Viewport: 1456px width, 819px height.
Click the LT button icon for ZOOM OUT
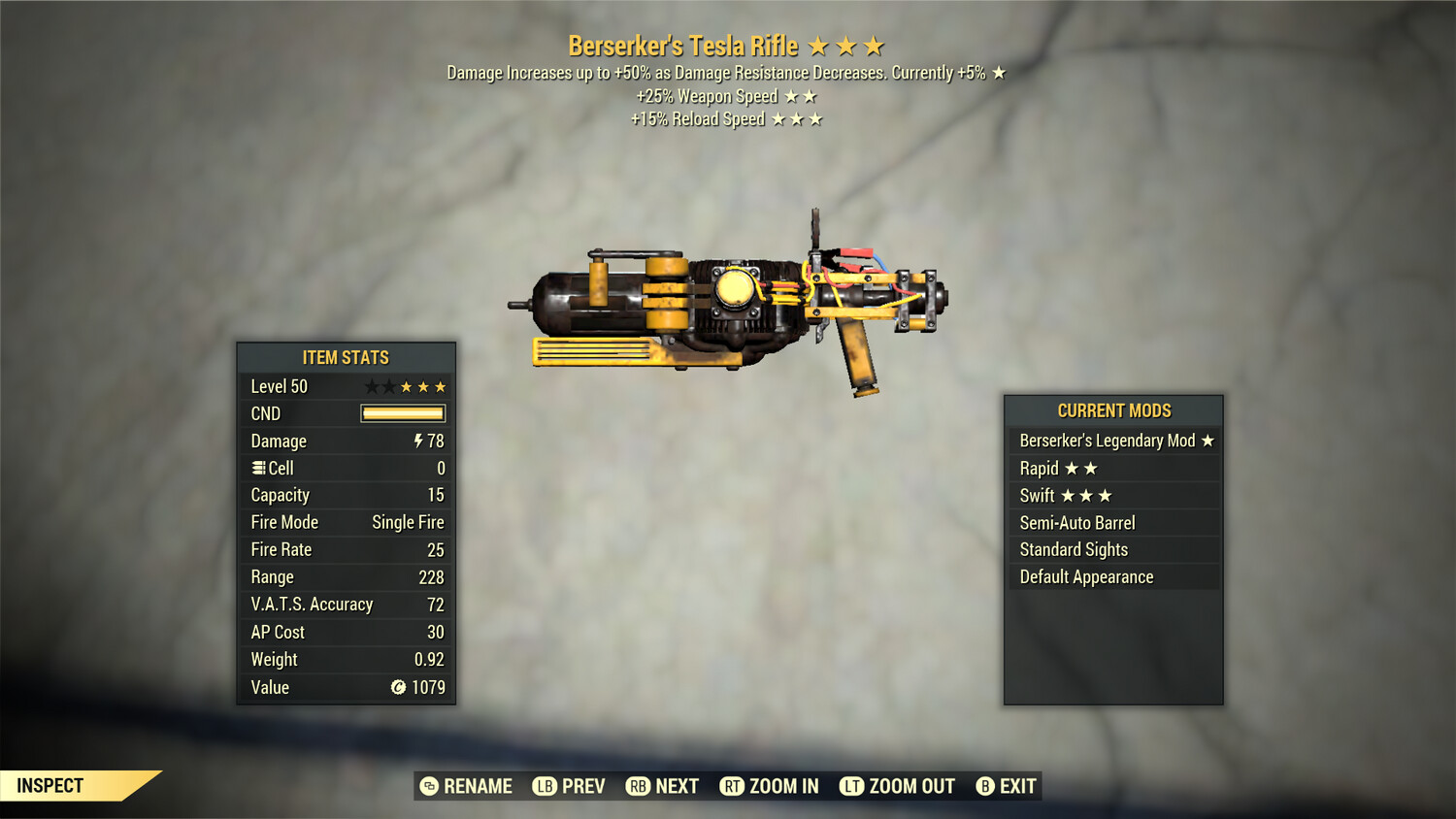click(x=851, y=786)
